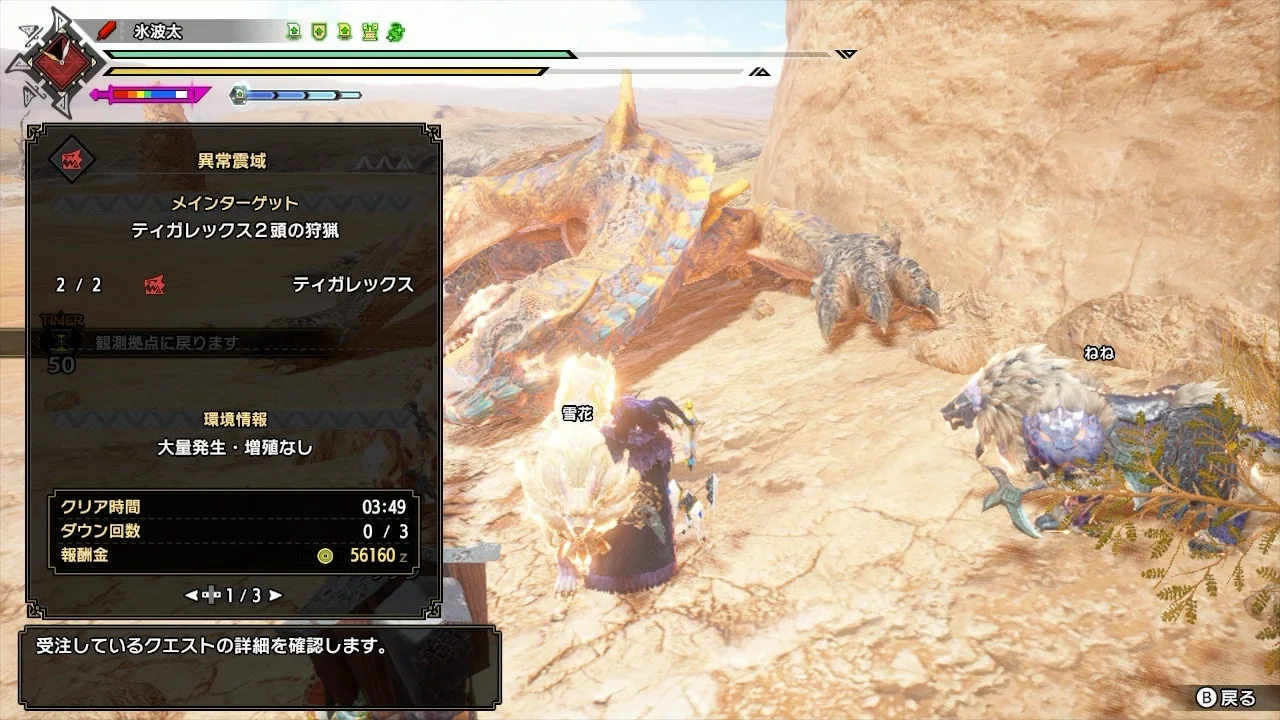Click the shield-shaped defense buff icon
The image size is (1280, 720).
(319, 32)
